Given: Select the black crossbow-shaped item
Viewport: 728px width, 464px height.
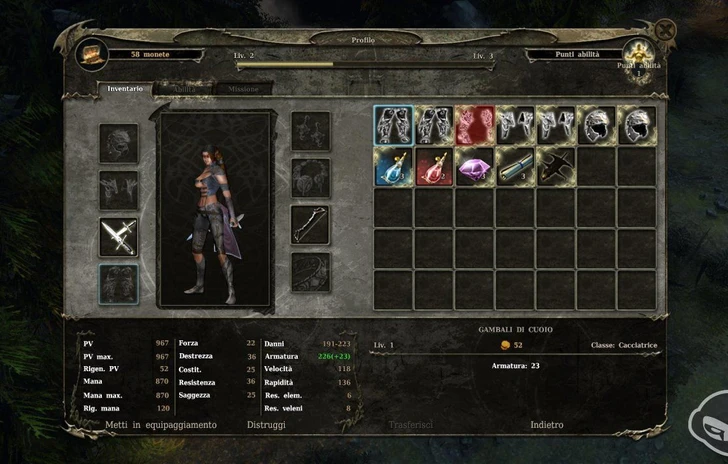Looking at the screenshot, I should 555,167.
